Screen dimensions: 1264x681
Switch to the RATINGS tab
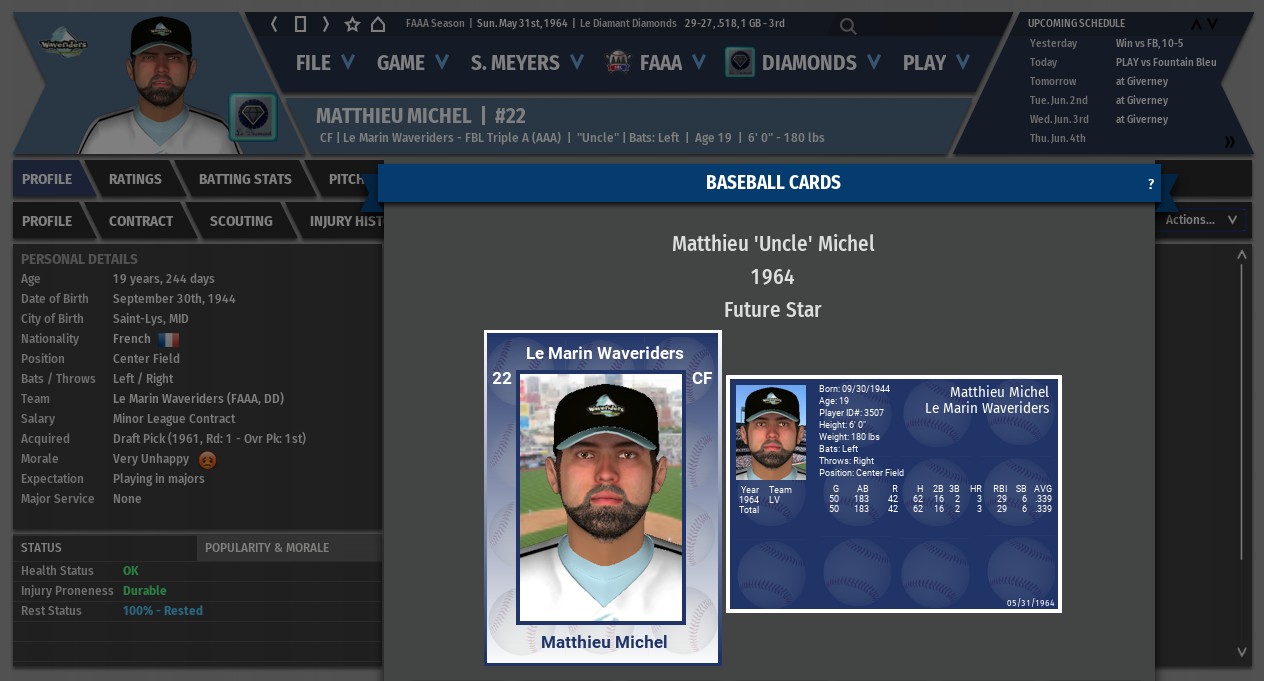[x=135, y=179]
